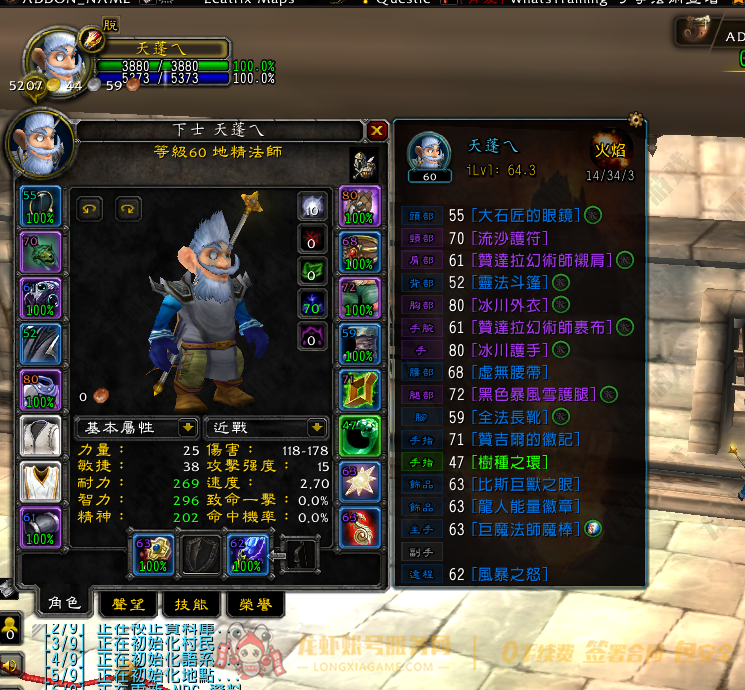745x690 pixels.
Task: Select the white shirt equipment slot
Action: pyautogui.click(x=40, y=436)
